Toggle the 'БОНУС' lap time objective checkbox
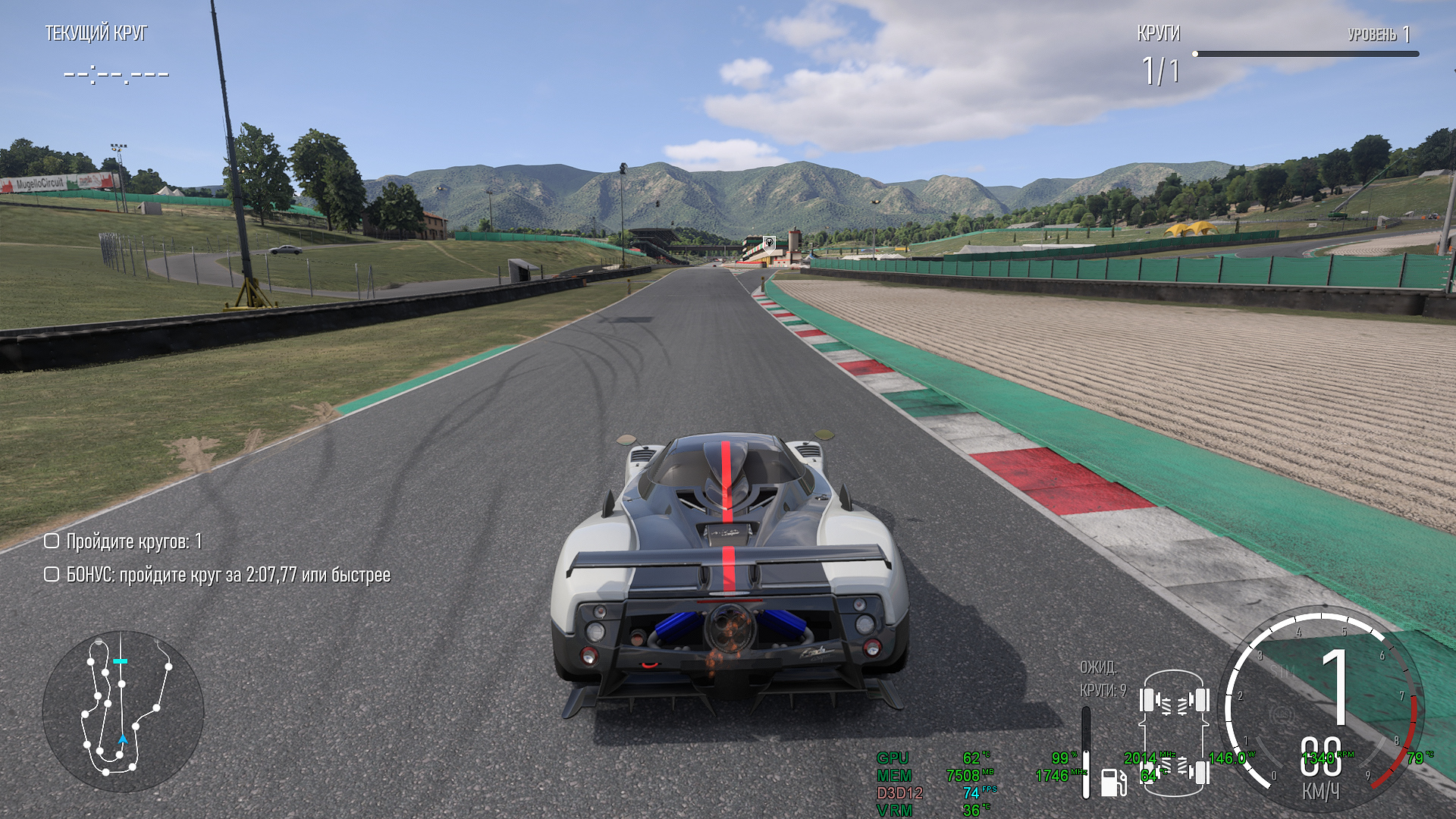 click(52, 574)
